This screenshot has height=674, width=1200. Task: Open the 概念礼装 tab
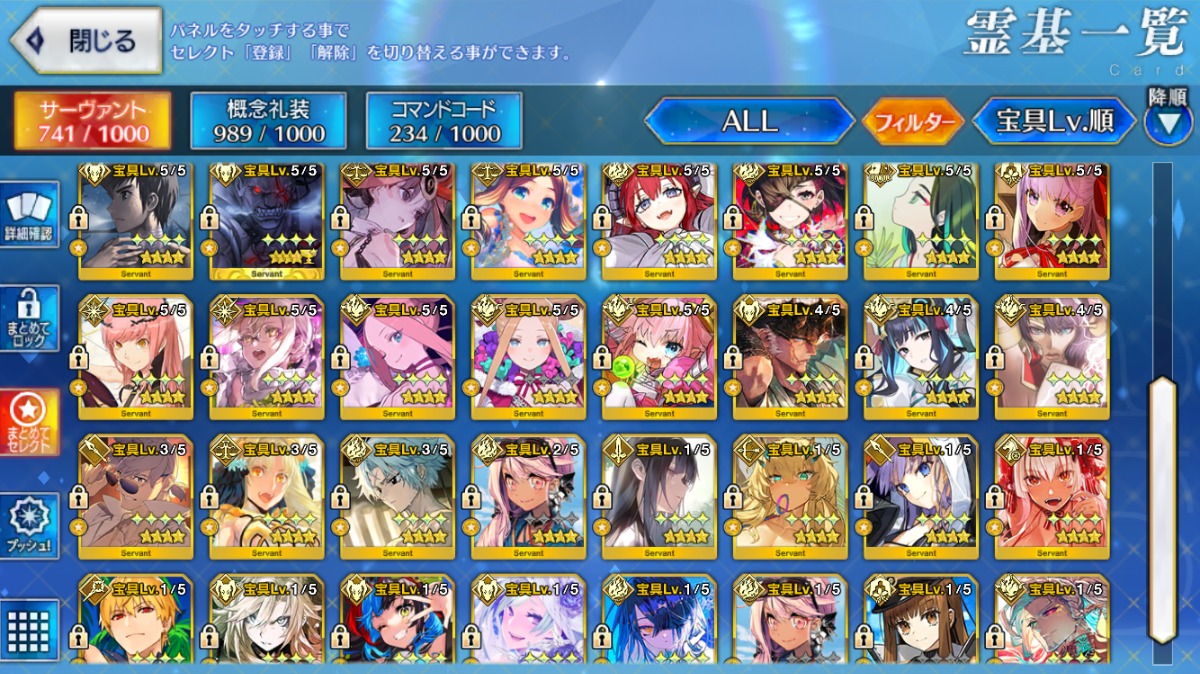pyautogui.click(x=268, y=122)
